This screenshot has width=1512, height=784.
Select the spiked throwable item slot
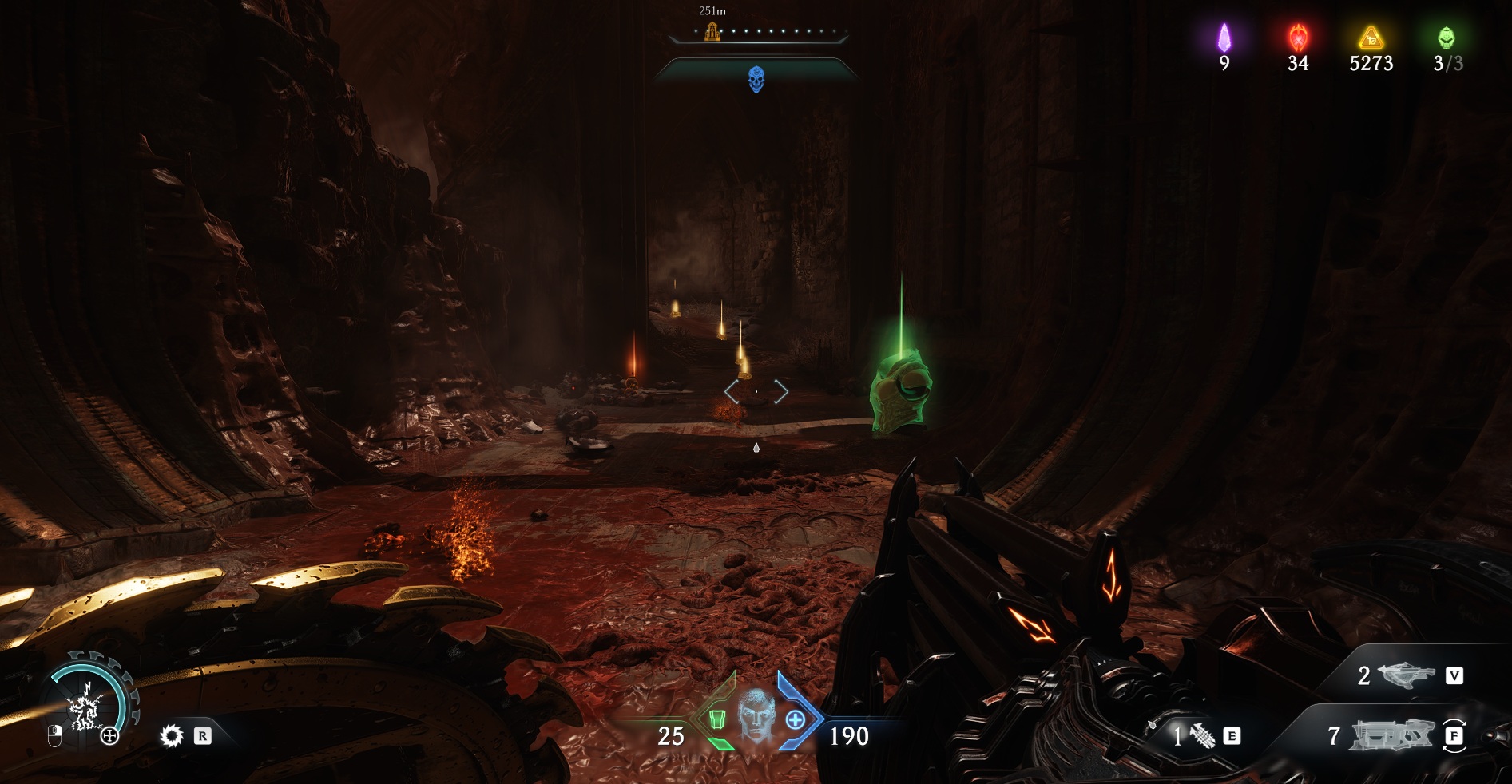1202,735
